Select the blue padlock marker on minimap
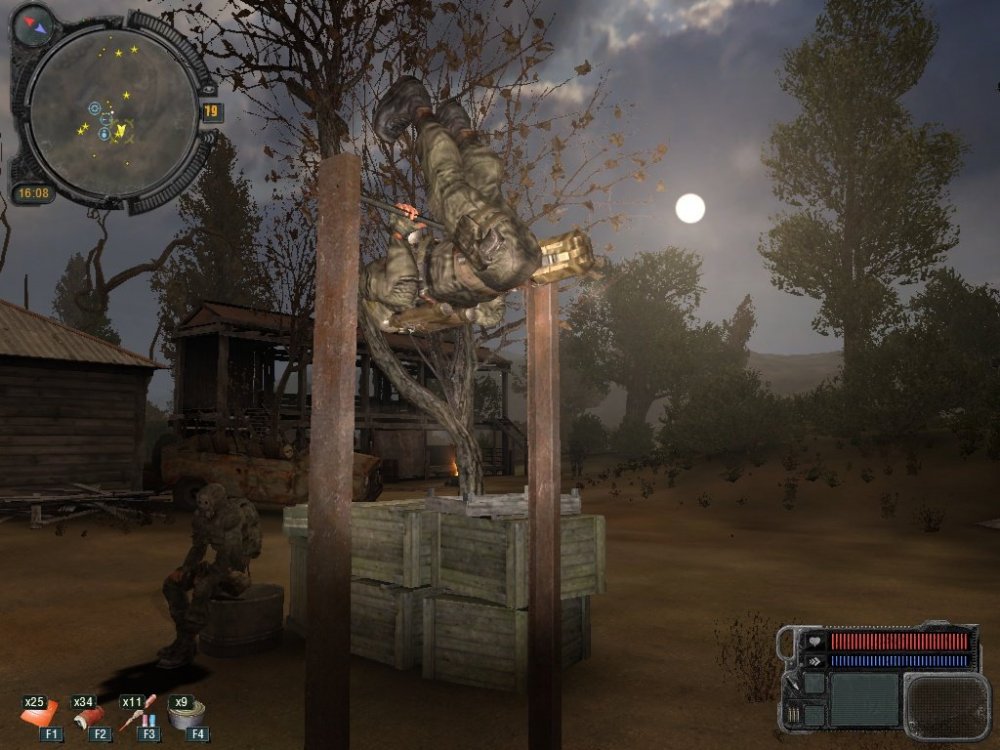 tap(104, 133)
